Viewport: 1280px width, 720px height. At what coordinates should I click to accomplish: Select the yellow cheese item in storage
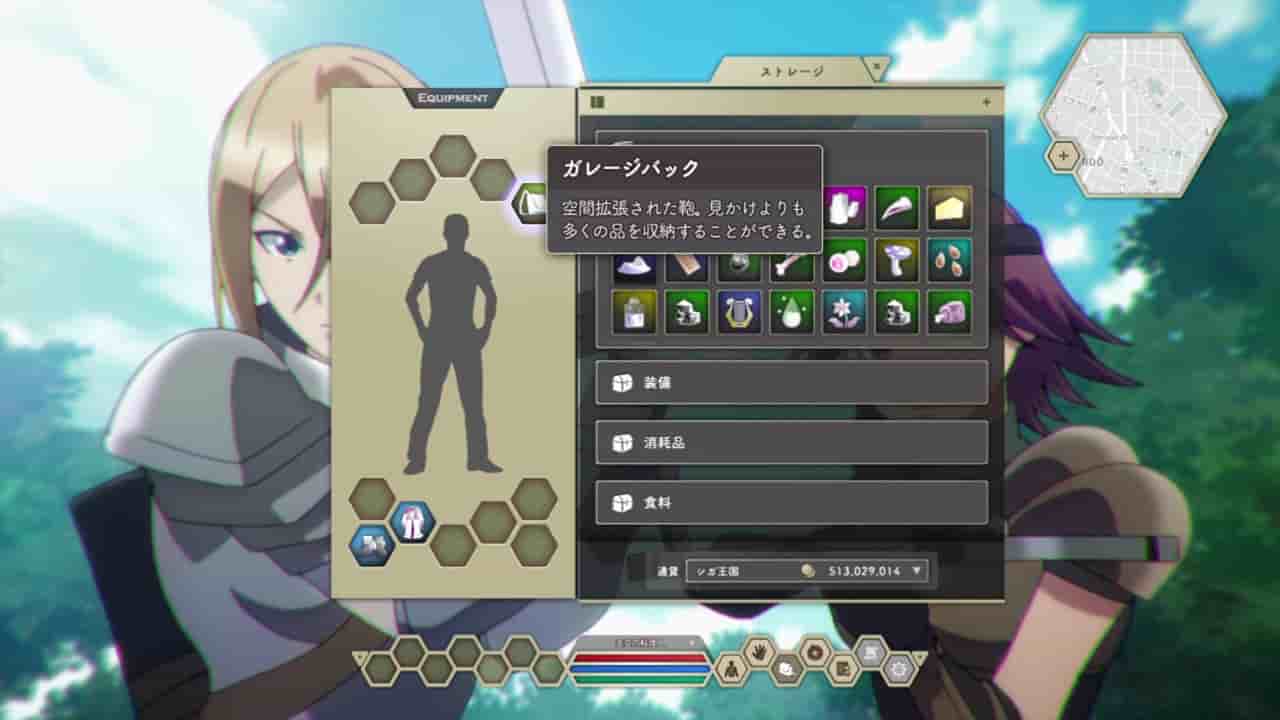950,208
